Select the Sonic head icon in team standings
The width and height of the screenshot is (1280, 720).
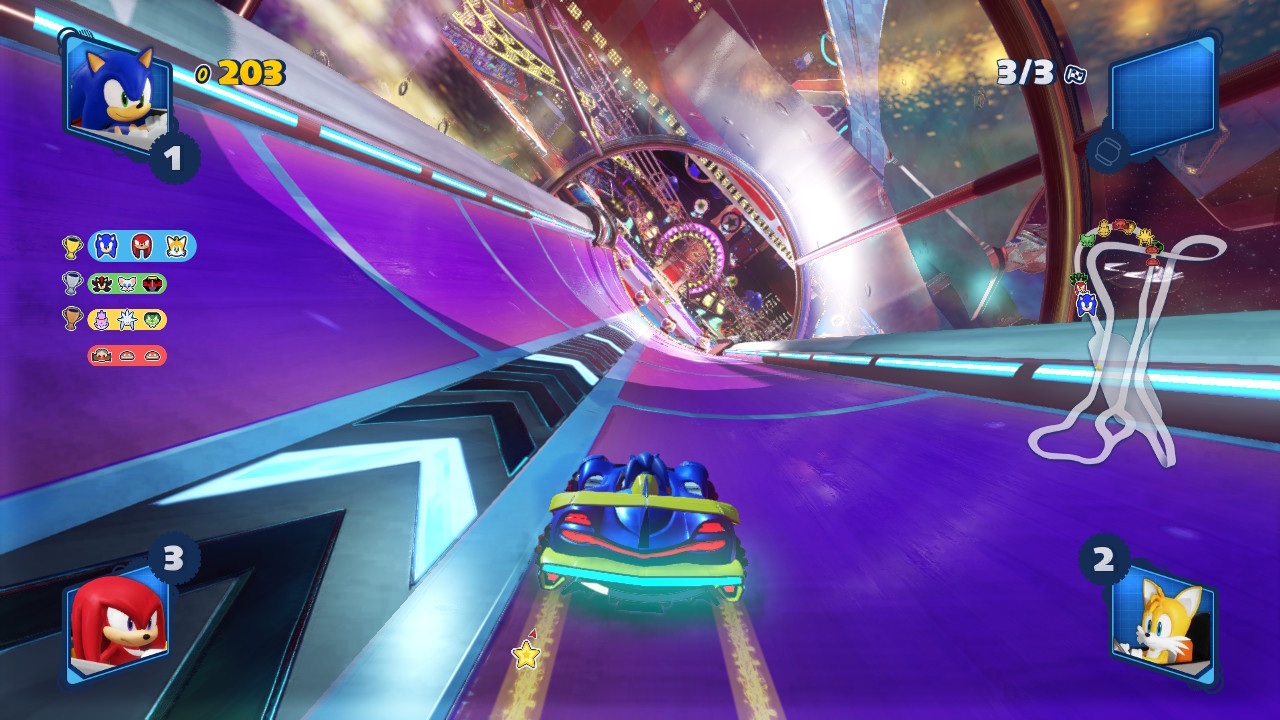point(106,246)
